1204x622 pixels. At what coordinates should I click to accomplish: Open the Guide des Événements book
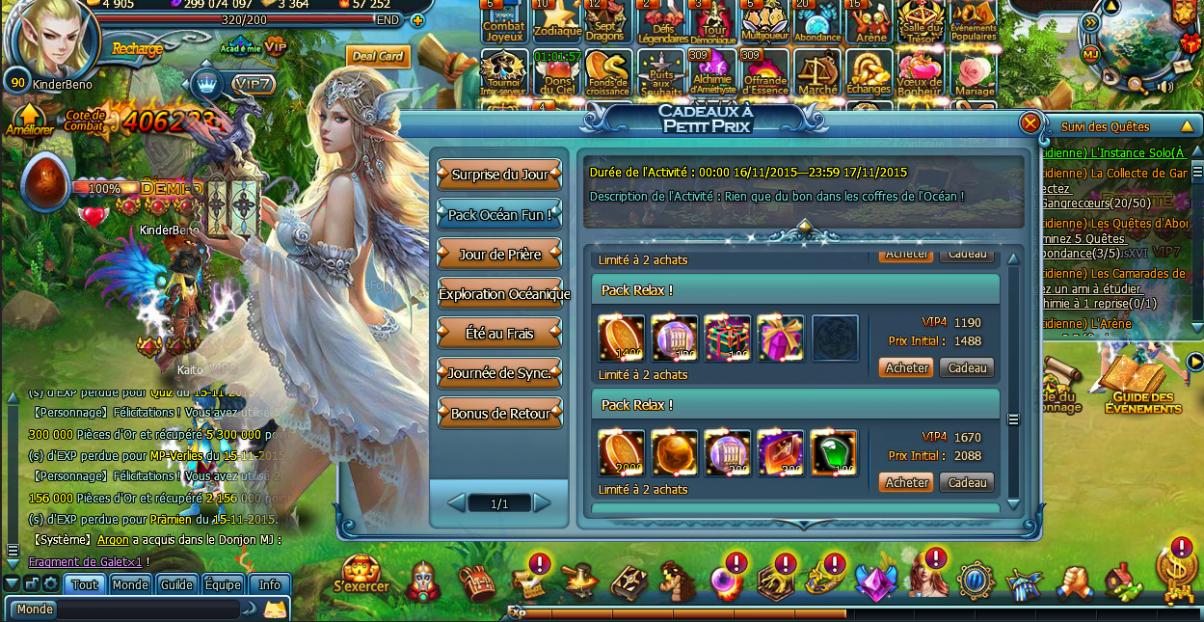(x=1142, y=383)
